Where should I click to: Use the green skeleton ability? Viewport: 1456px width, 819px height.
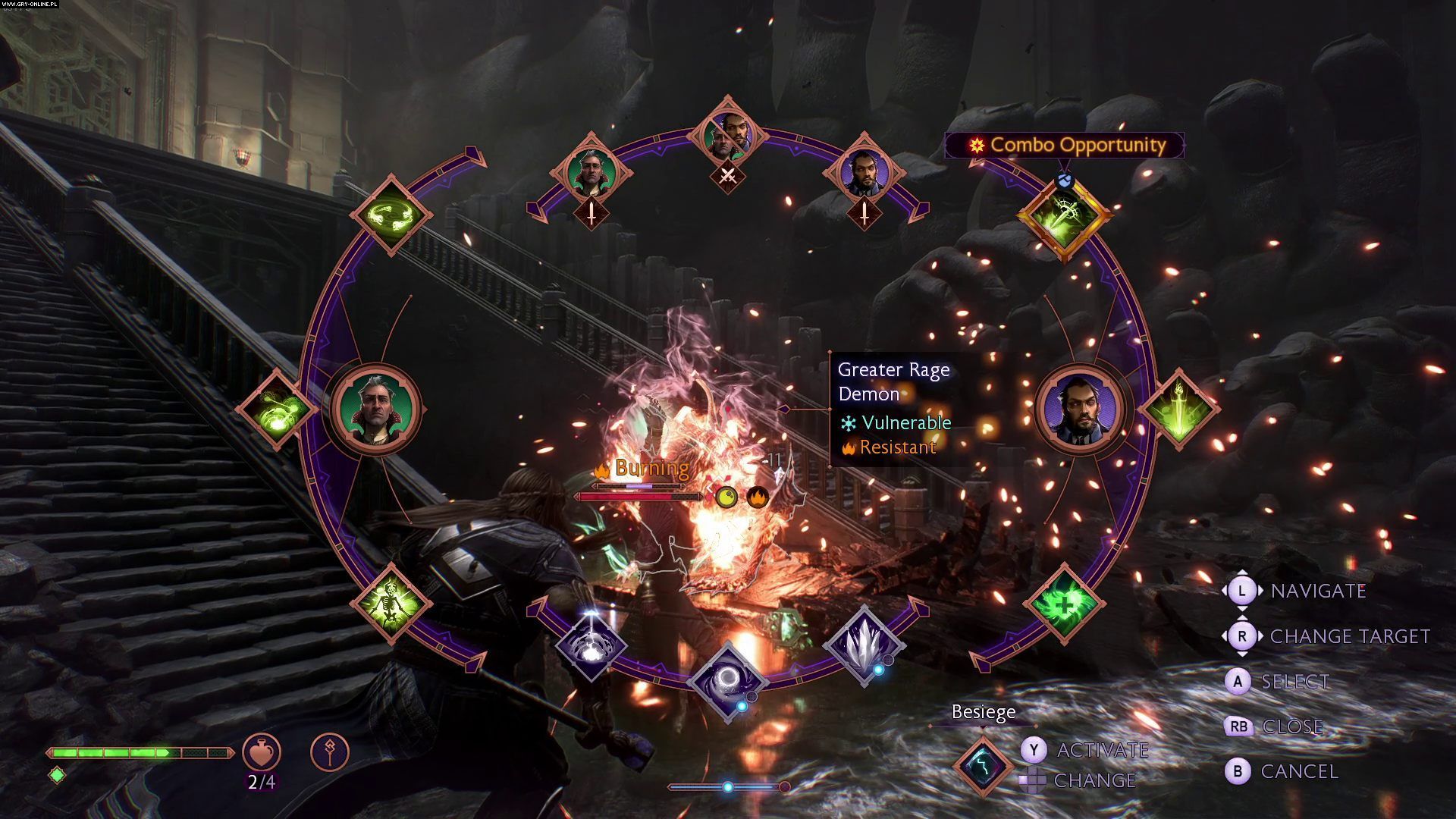(x=391, y=604)
